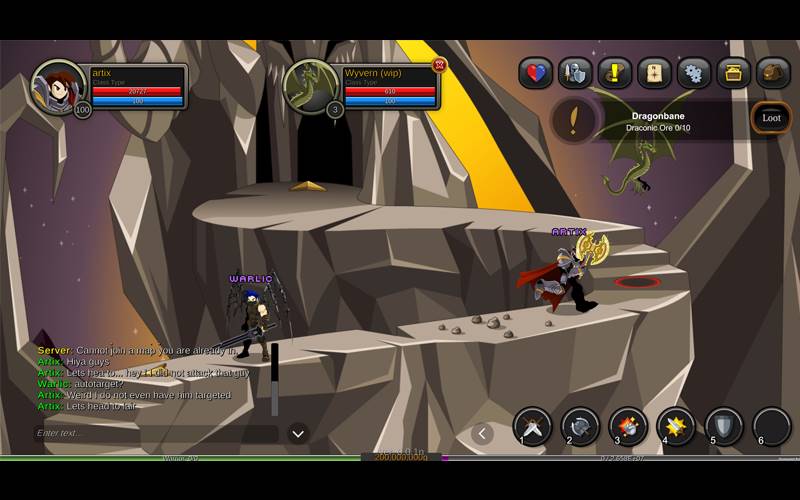Image resolution: width=800 pixels, height=500 pixels.
Task: Open the leather bag inventory
Action: click(772, 73)
